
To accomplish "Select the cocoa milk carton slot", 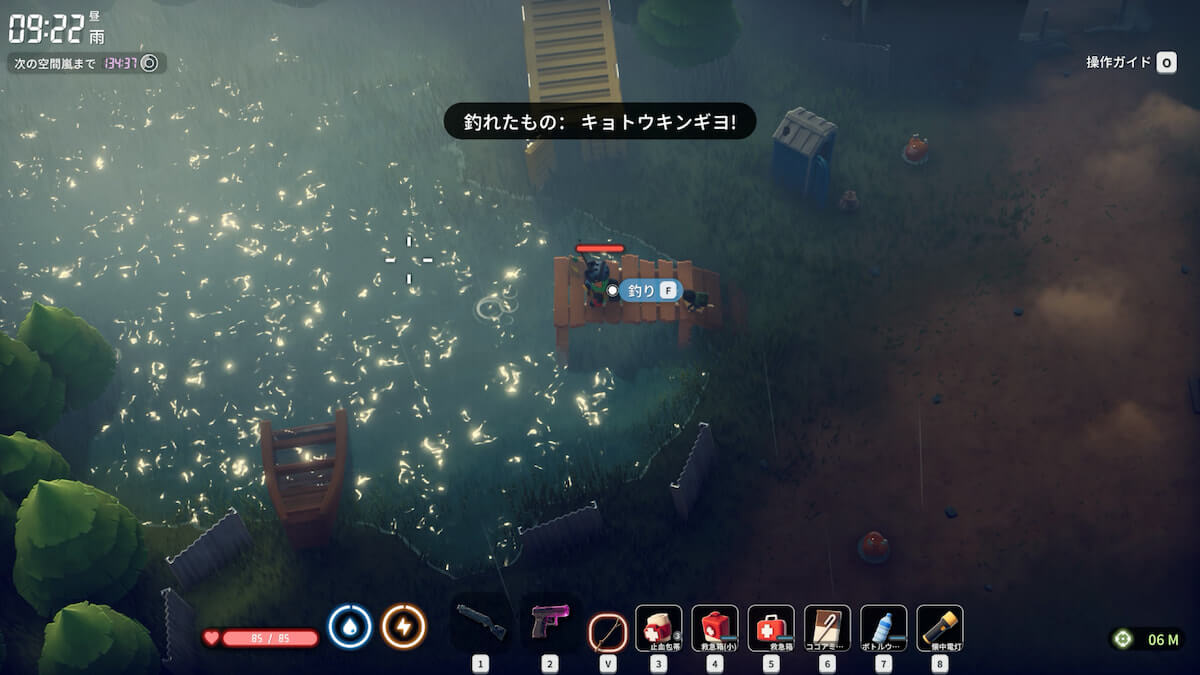I will click(x=827, y=628).
